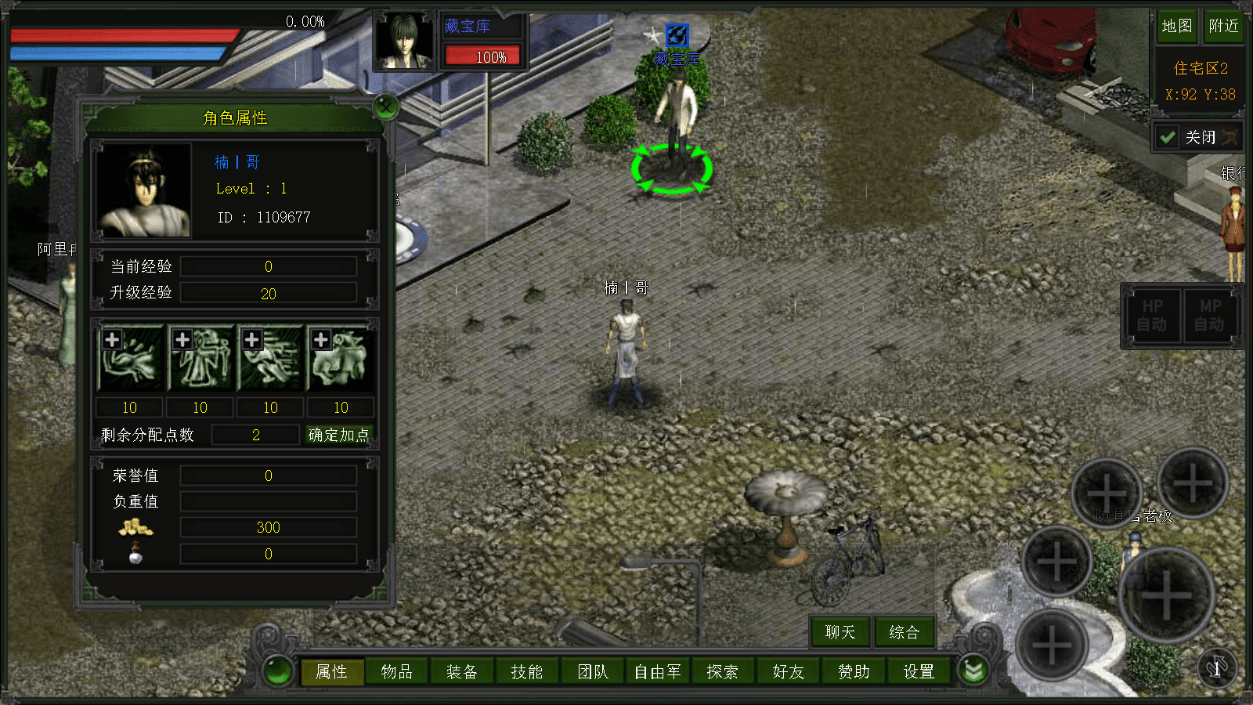Screen dimensions: 1253x705
Task: Close the 角色属性 panel with green orb
Action: pos(385,105)
